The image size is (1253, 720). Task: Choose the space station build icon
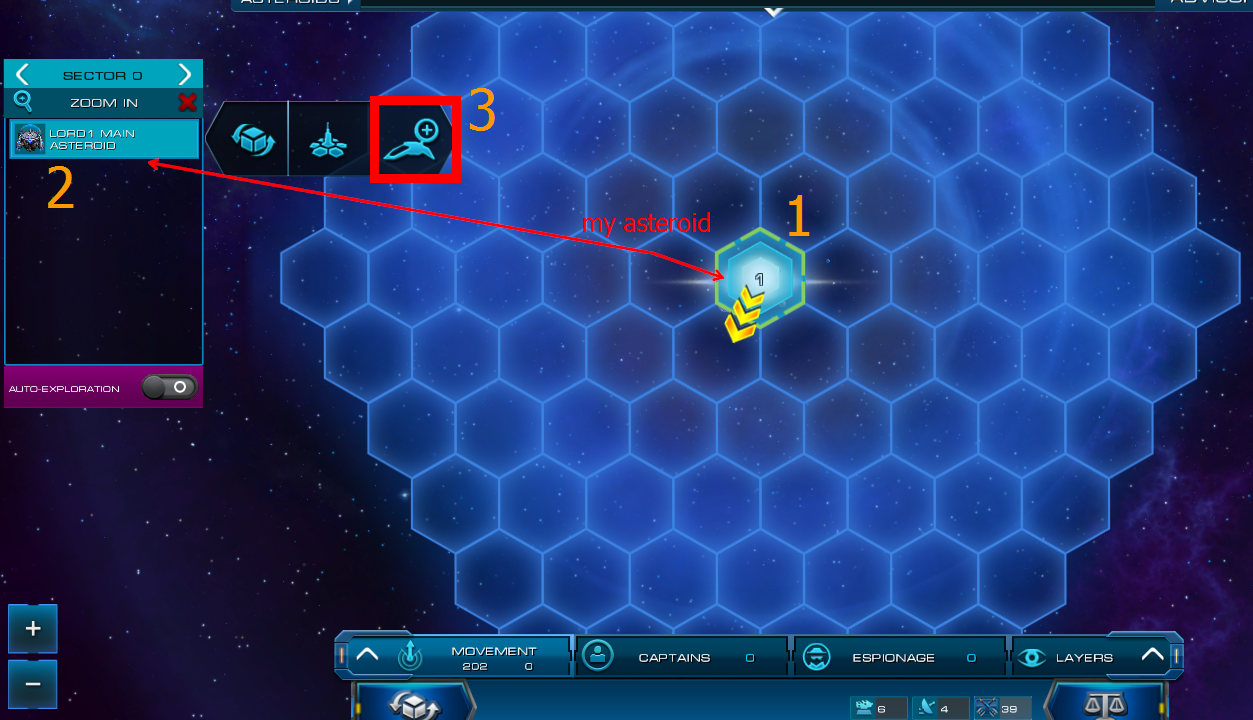[327, 140]
